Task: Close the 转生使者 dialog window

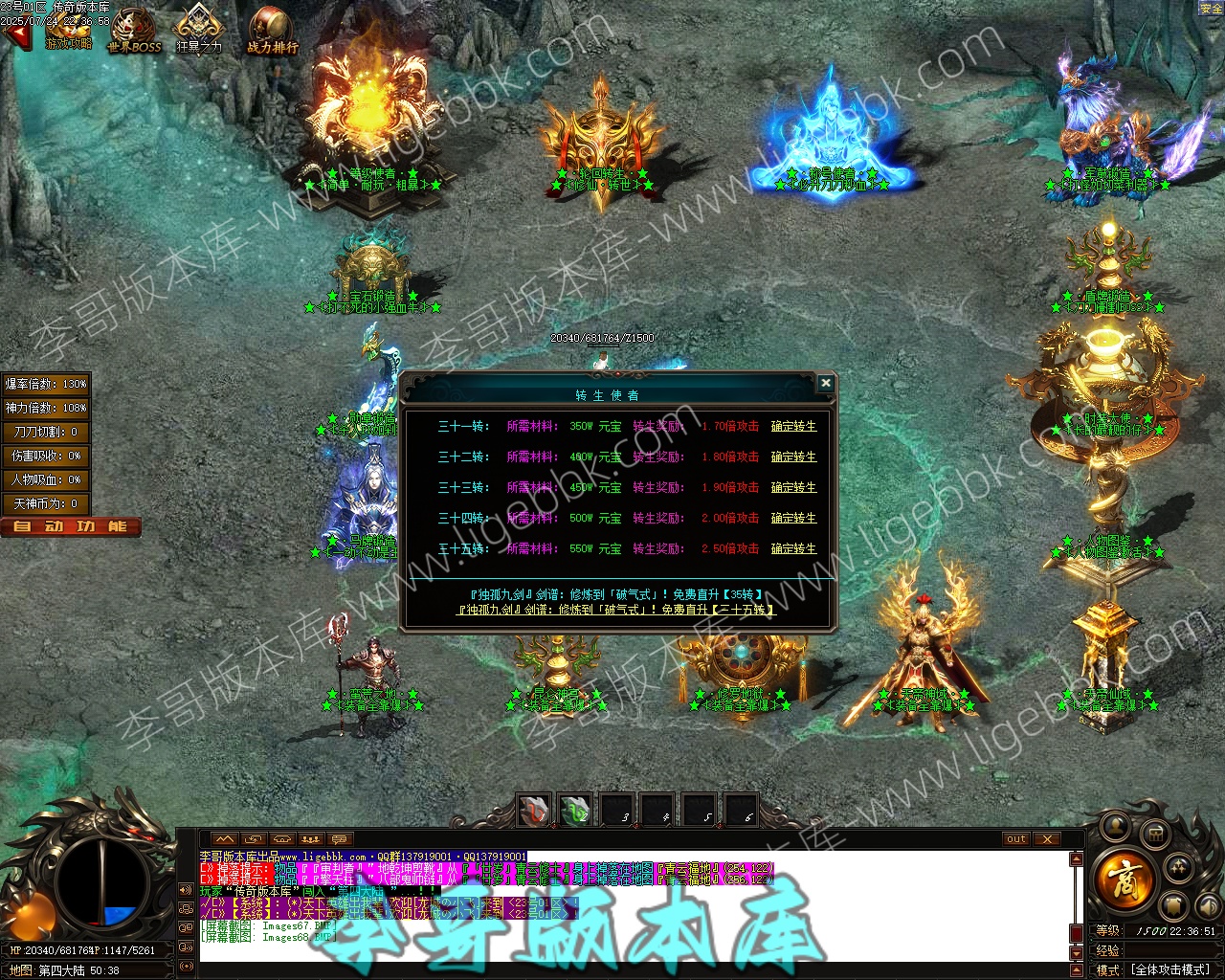Action: (x=825, y=383)
